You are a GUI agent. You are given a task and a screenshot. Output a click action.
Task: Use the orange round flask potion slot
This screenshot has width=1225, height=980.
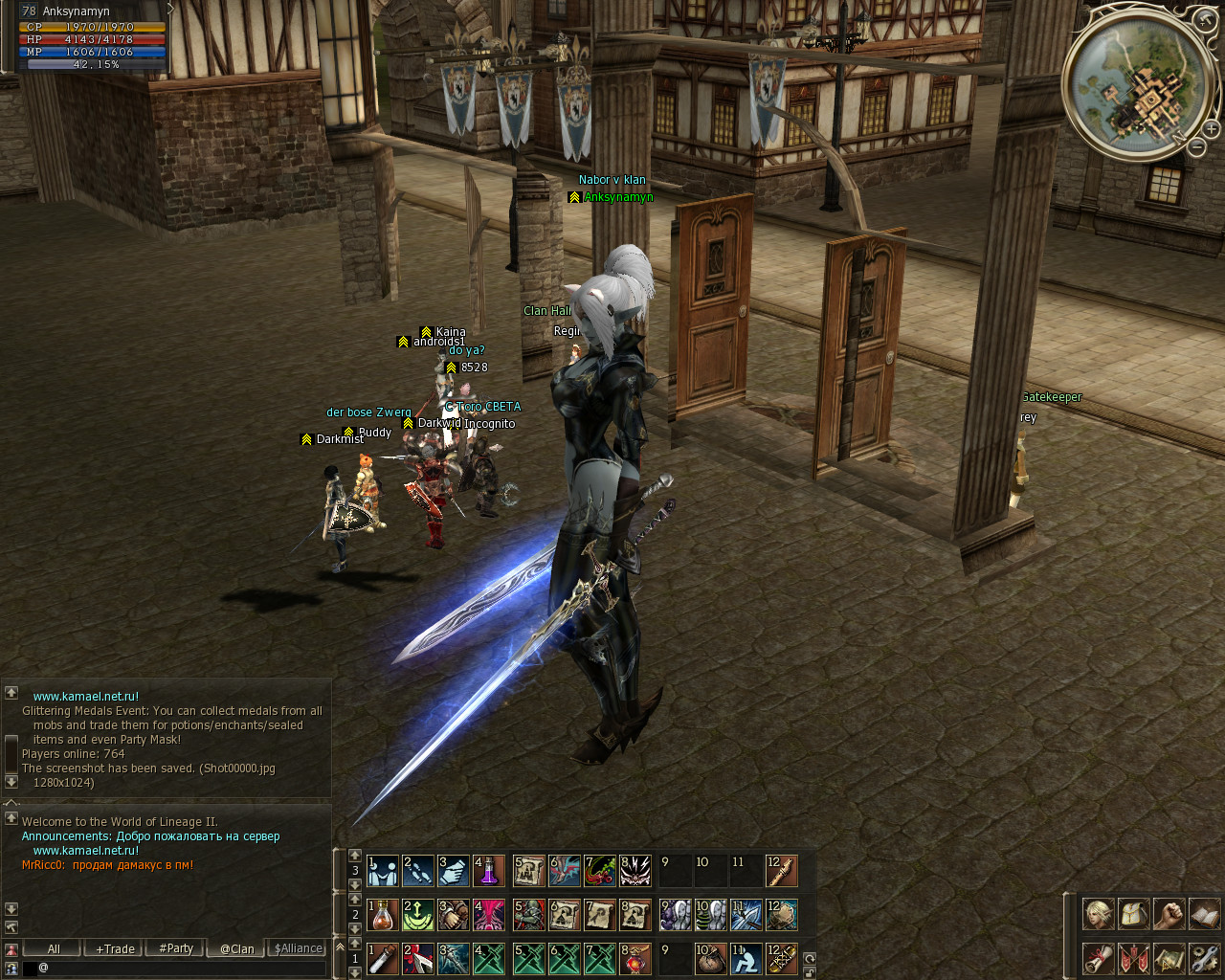click(x=382, y=915)
